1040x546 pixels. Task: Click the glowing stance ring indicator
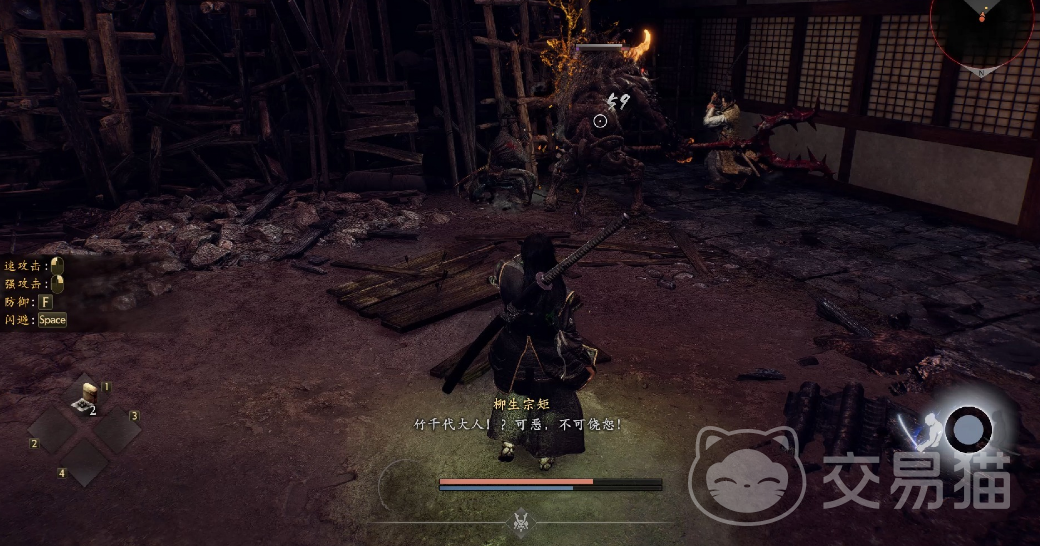click(968, 430)
